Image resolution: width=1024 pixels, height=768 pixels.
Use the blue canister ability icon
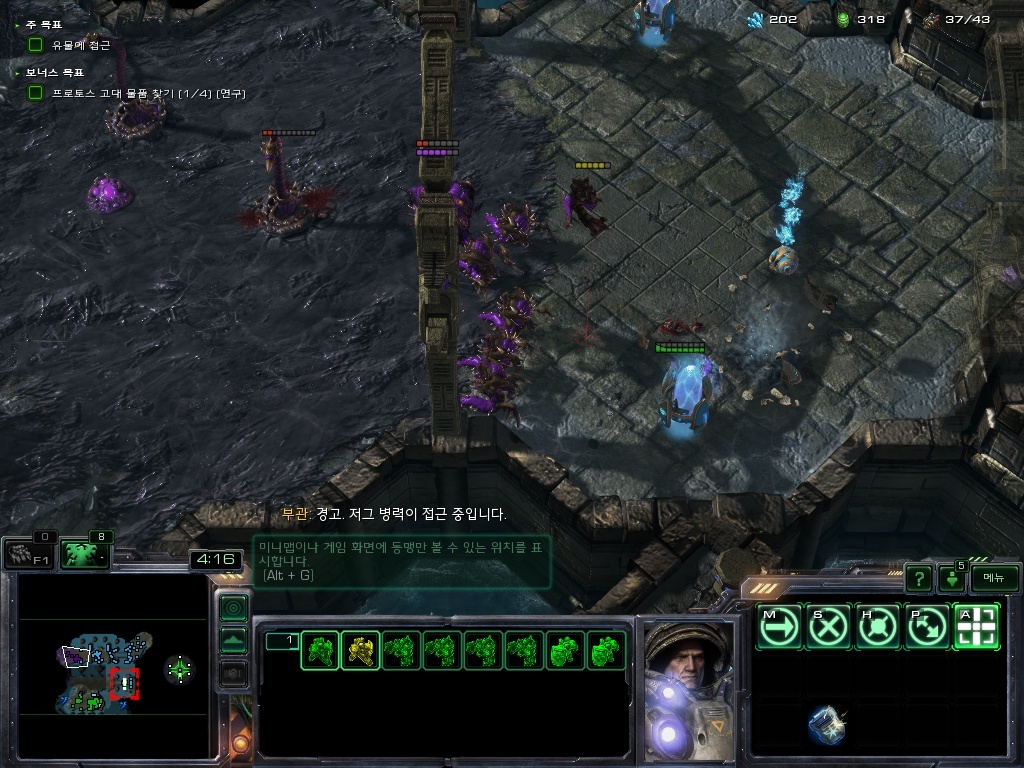[x=827, y=726]
